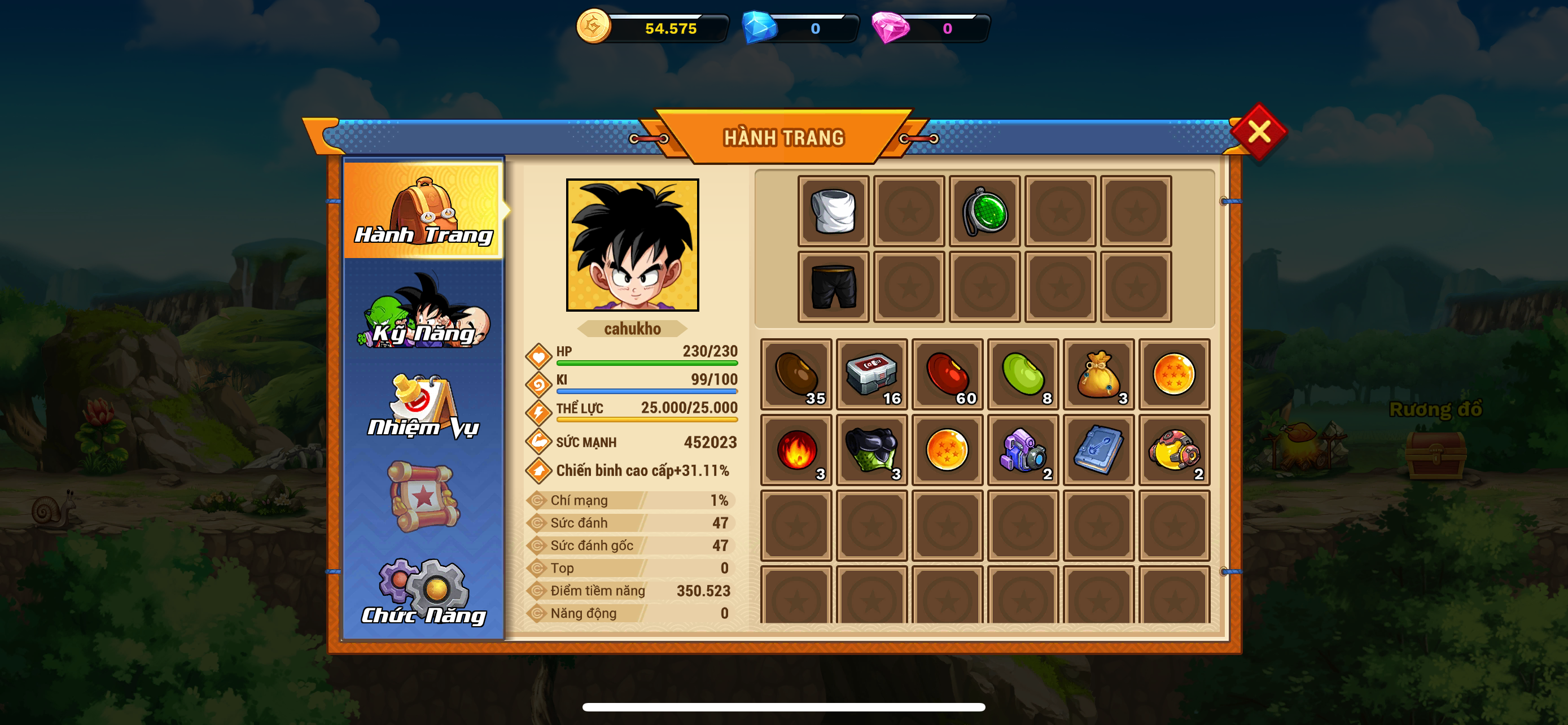Viewport: 1568px width, 725px height.
Task: Open the Nhiệm Vụ tab
Action: coord(424,405)
